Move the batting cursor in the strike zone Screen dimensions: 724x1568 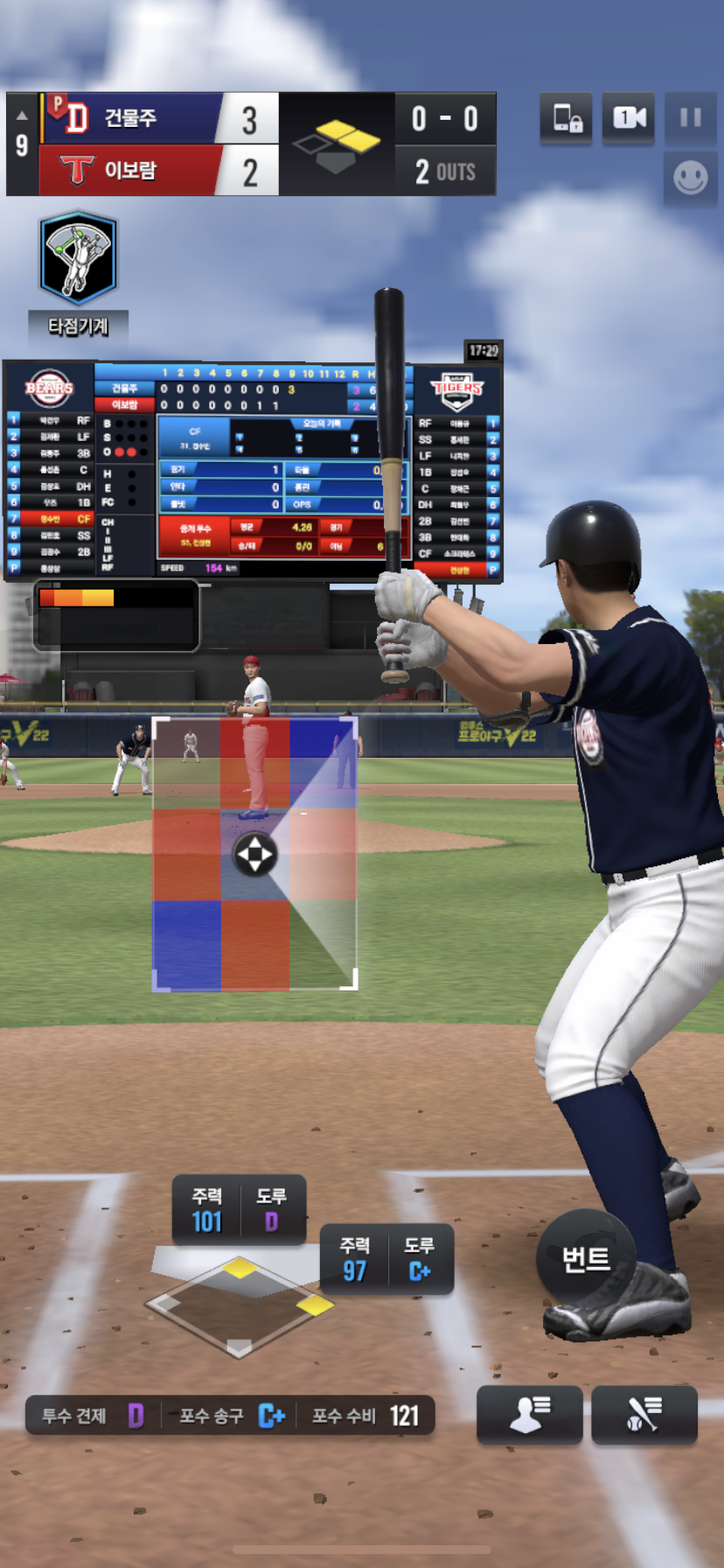pyautogui.click(x=254, y=854)
